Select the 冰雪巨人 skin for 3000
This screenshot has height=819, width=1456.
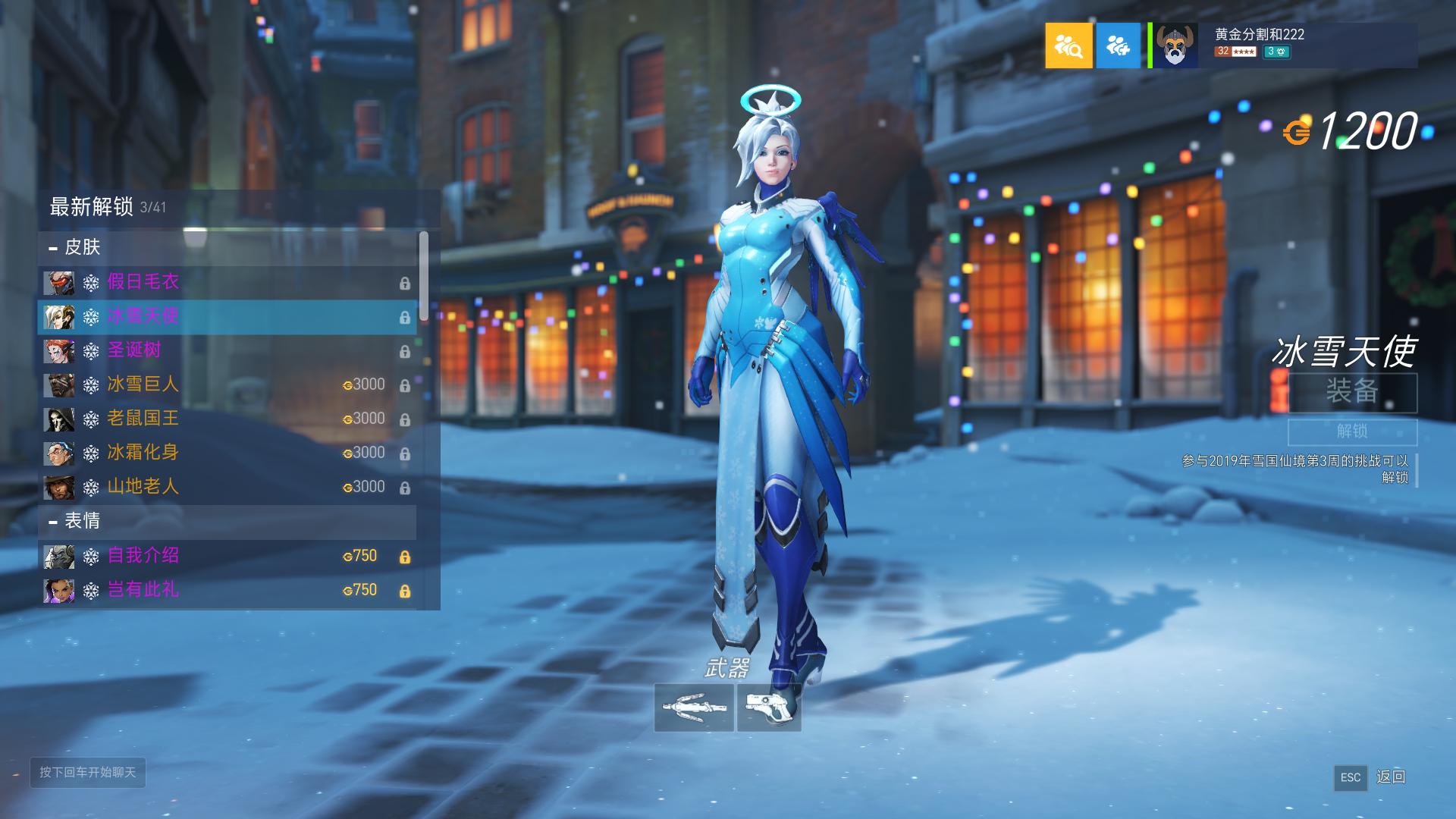(226, 384)
